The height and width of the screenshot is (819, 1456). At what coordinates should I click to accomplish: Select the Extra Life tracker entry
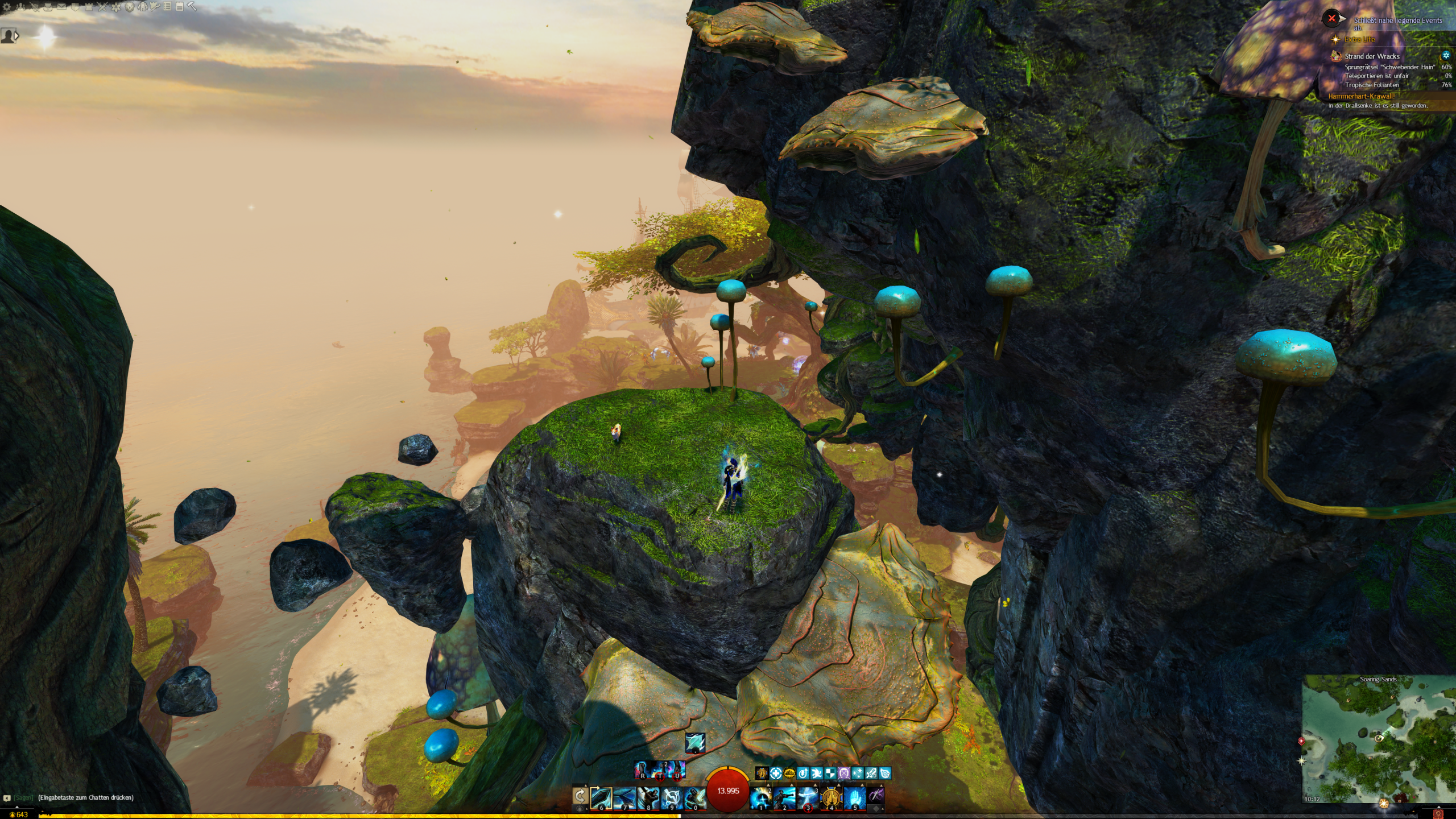[1359, 39]
